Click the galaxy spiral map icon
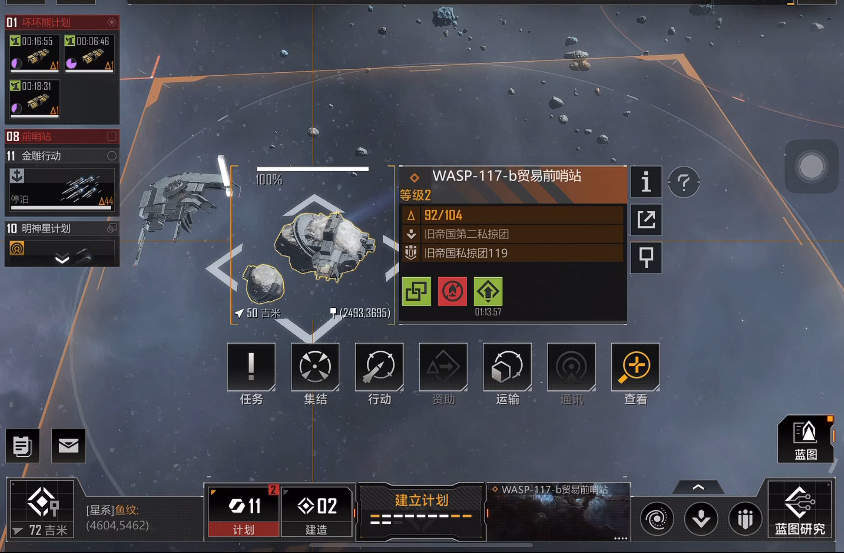 click(x=658, y=518)
